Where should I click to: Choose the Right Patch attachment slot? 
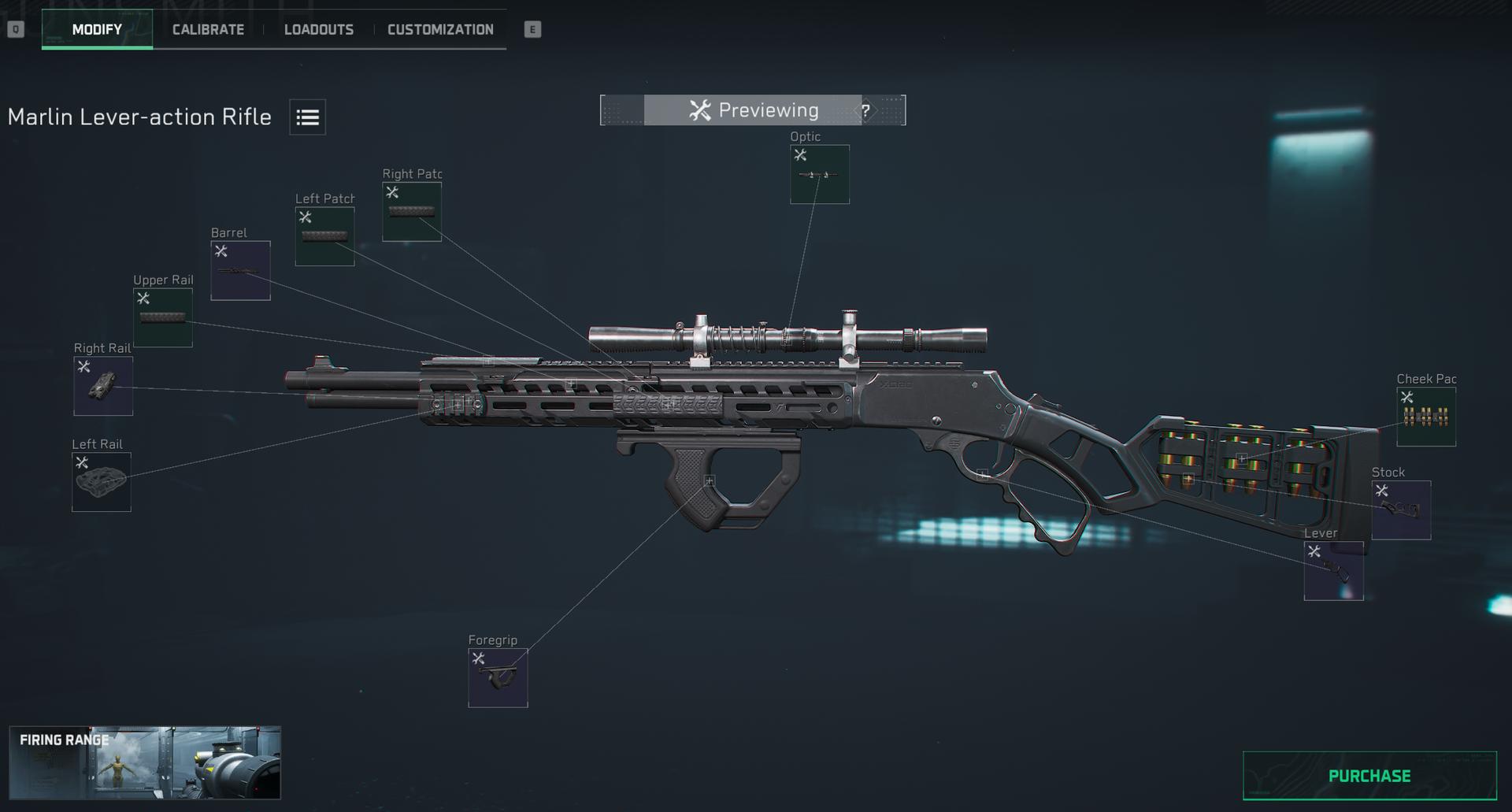click(411, 212)
